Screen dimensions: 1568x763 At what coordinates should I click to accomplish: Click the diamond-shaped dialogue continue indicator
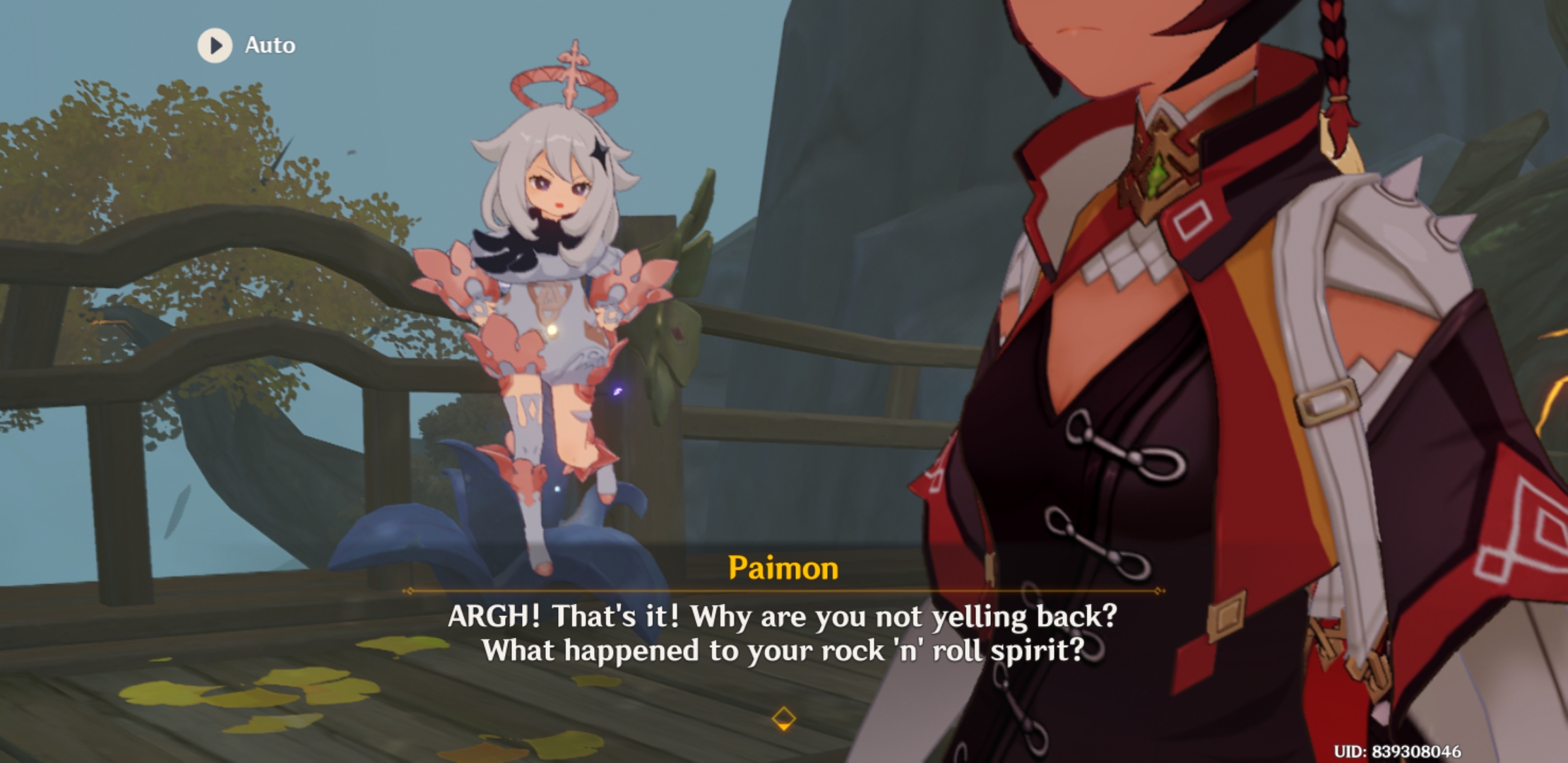(784, 719)
